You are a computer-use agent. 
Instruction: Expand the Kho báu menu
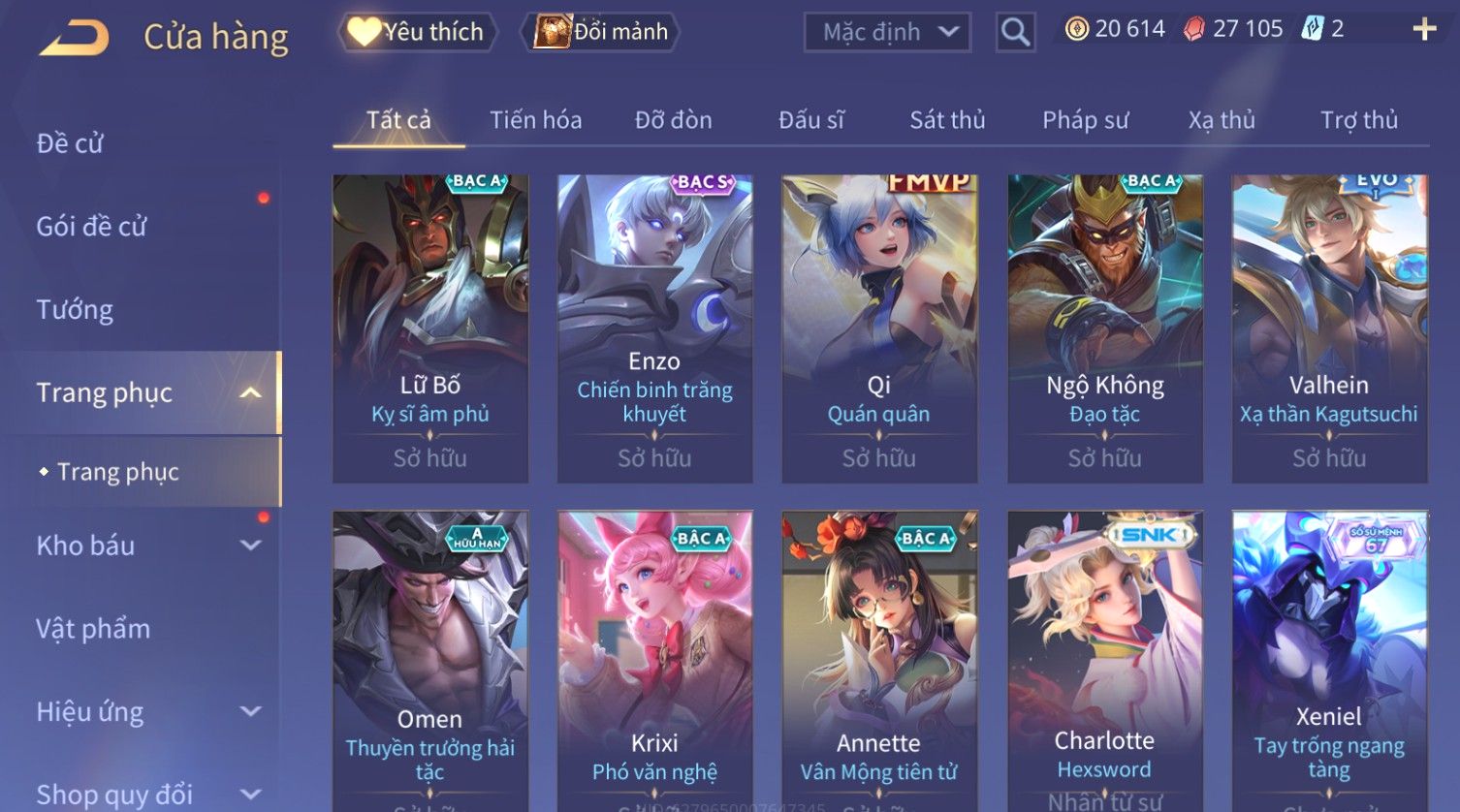coord(145,546)
